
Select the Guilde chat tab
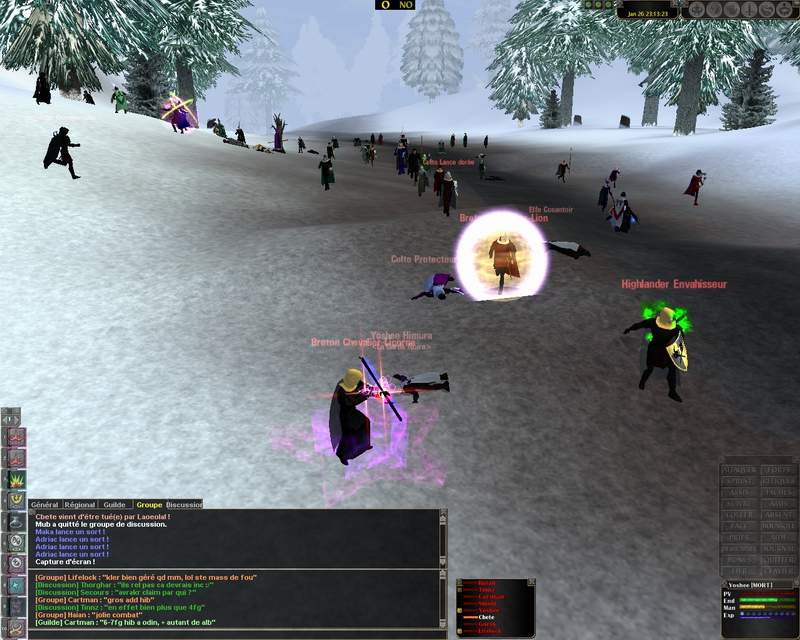point(116,505)
